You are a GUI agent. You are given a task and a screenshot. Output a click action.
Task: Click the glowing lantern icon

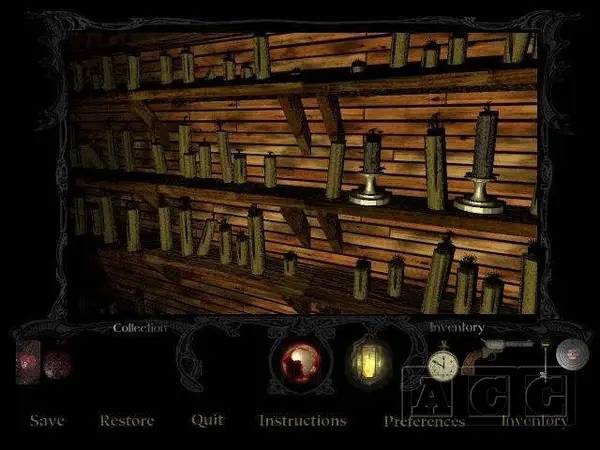click(366, 361)
